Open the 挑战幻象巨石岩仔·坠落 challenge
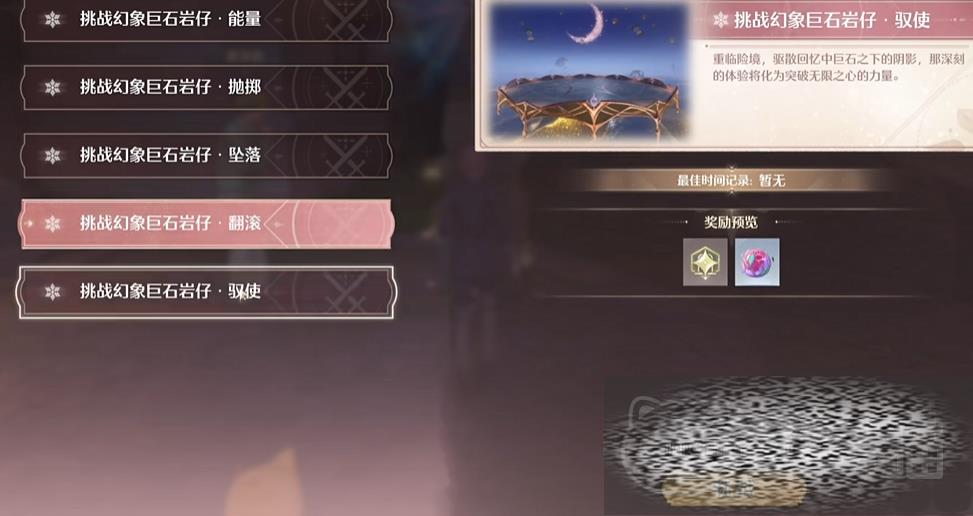Viewport: 973px width, 516px height. [206, 155]
